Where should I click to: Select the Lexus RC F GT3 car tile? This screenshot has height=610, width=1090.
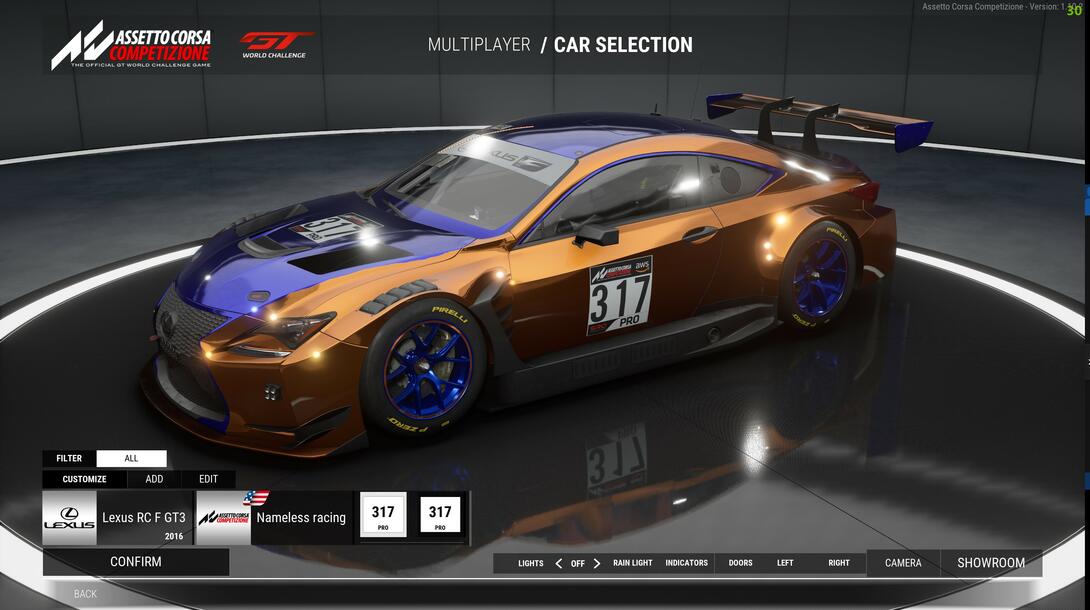click(118, 518)
